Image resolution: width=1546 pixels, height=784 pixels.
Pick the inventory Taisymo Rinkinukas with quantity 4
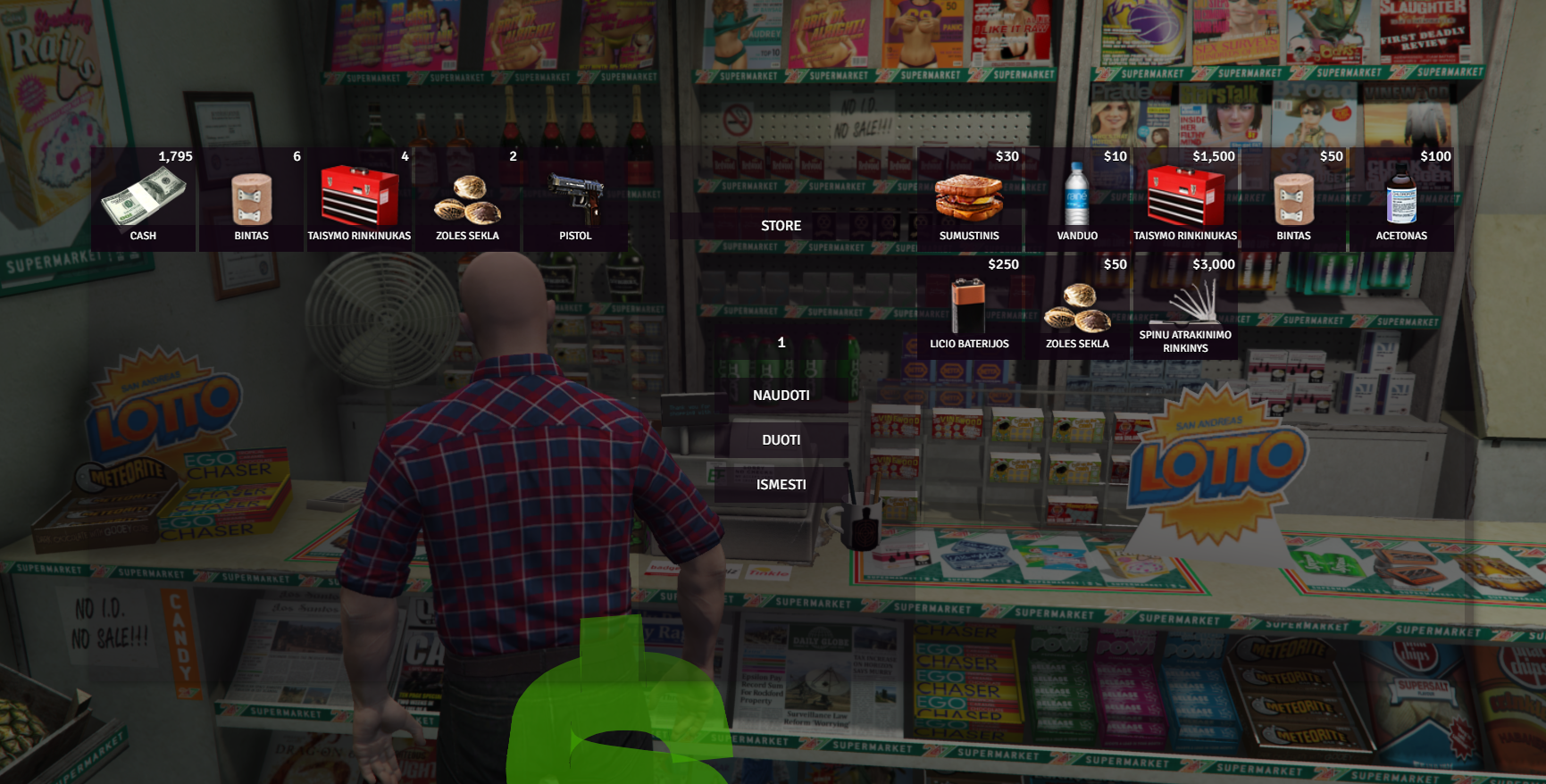359,199
